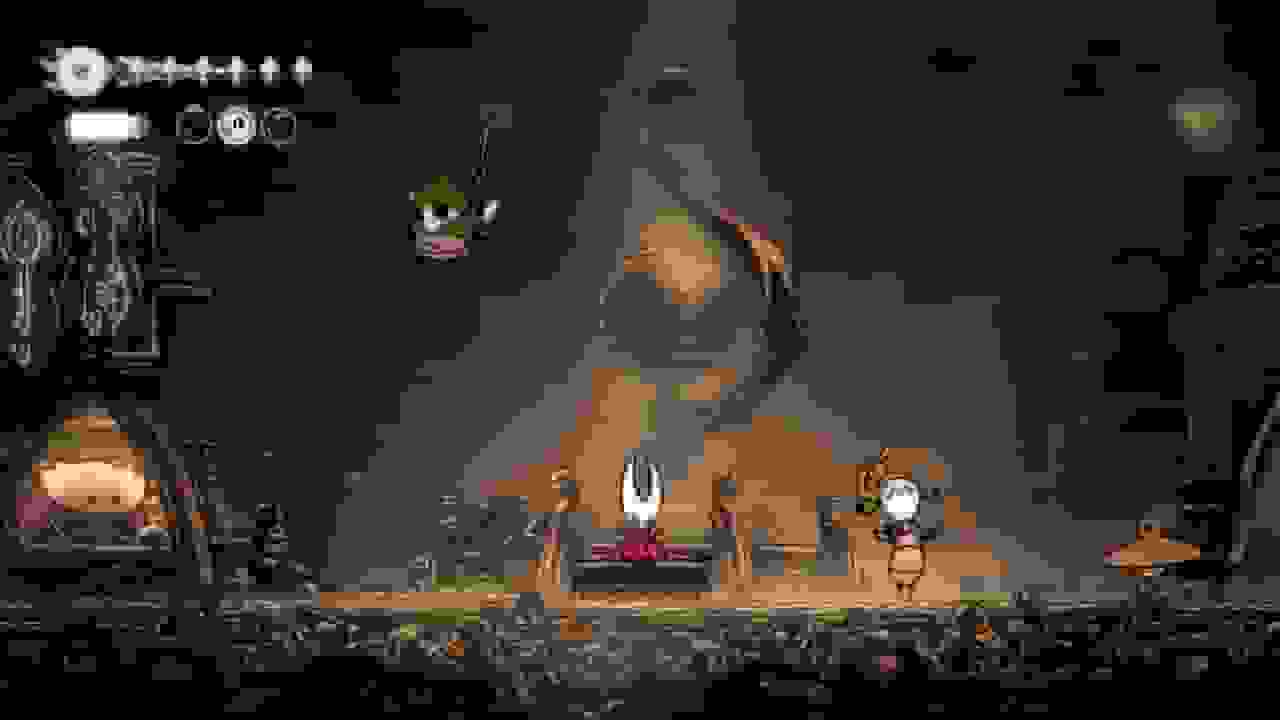
Task: Click the equipped tool in the center slot
Action: (x=237, y=126)
